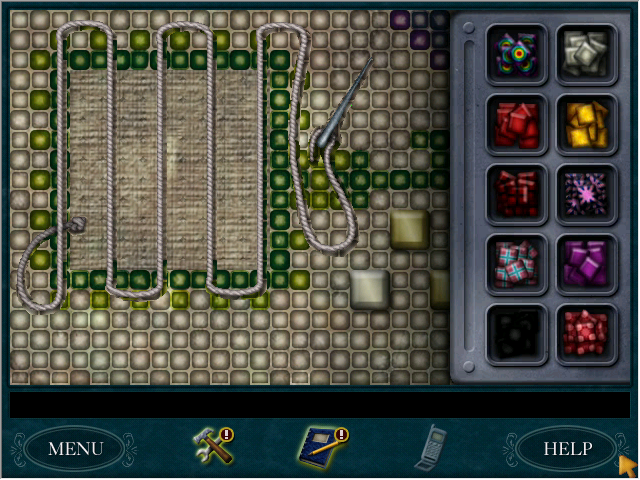Pick the purple fabric squares bin
The image size is (640, 480).
(585, 263)
